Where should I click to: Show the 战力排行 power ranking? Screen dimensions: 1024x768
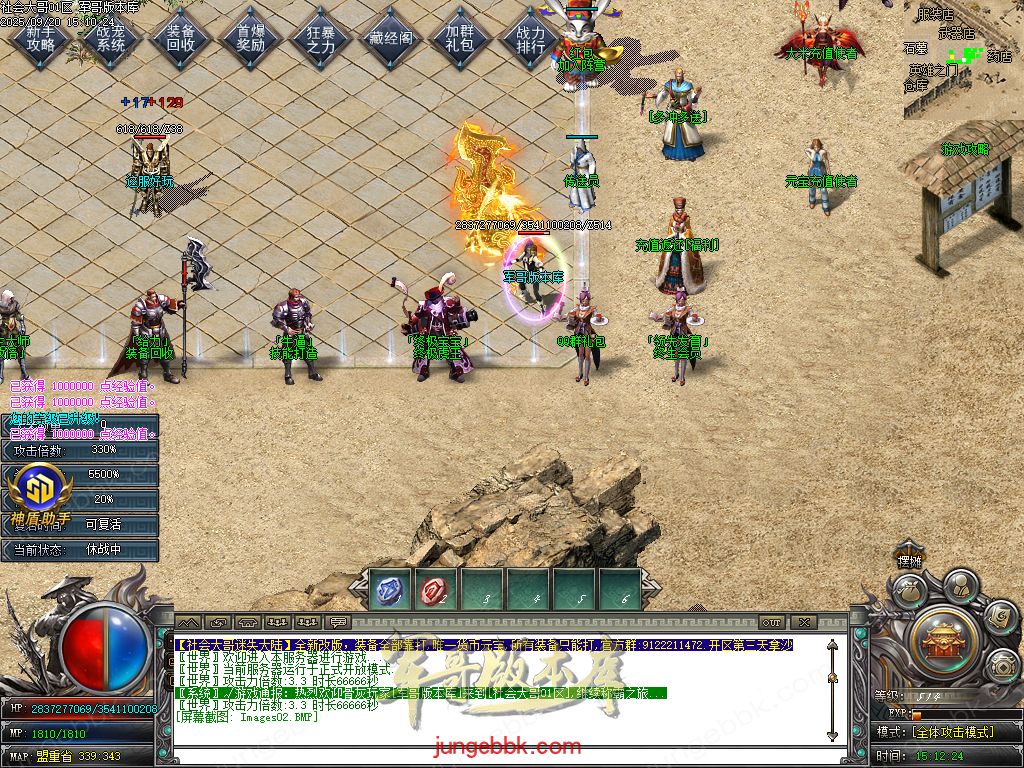[531, 38]
